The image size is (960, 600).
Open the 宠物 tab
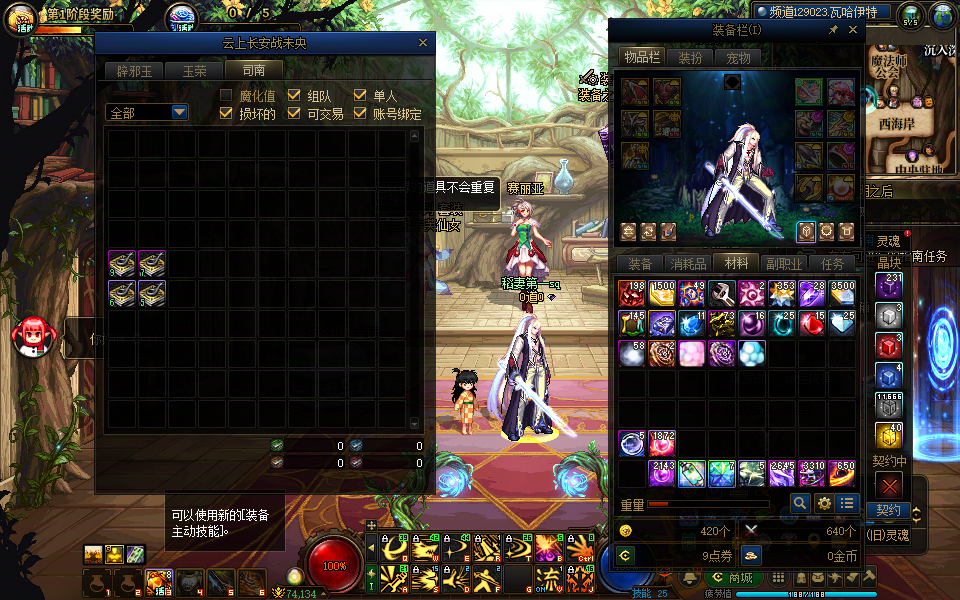point(738,58)
